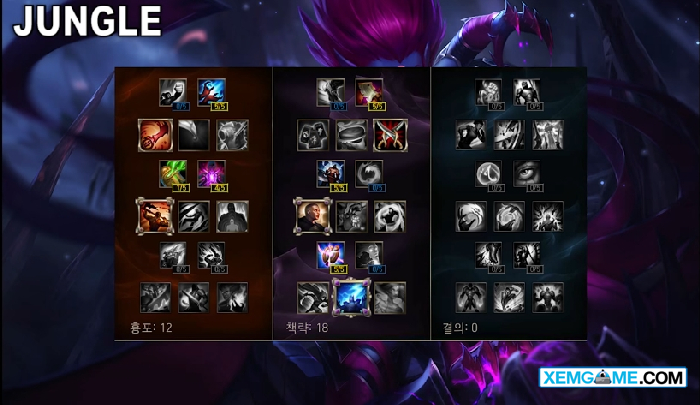This screenshot has height=405, width=700.
Task: Select the Bounty Hunter mastery
Action: tap(154, 214)
